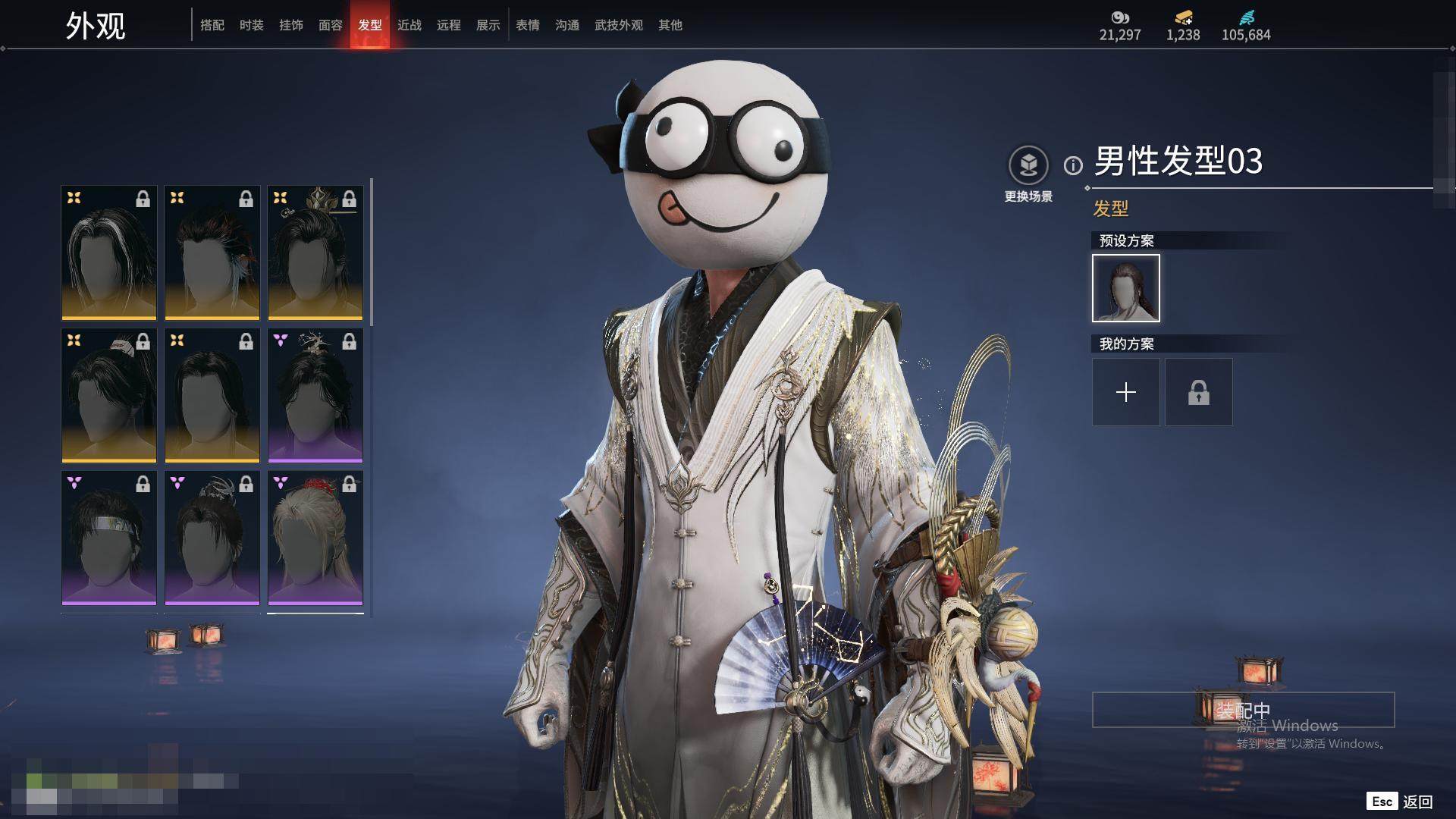
Task: Show the 展示 display tab
Action: tap(488, 26)
